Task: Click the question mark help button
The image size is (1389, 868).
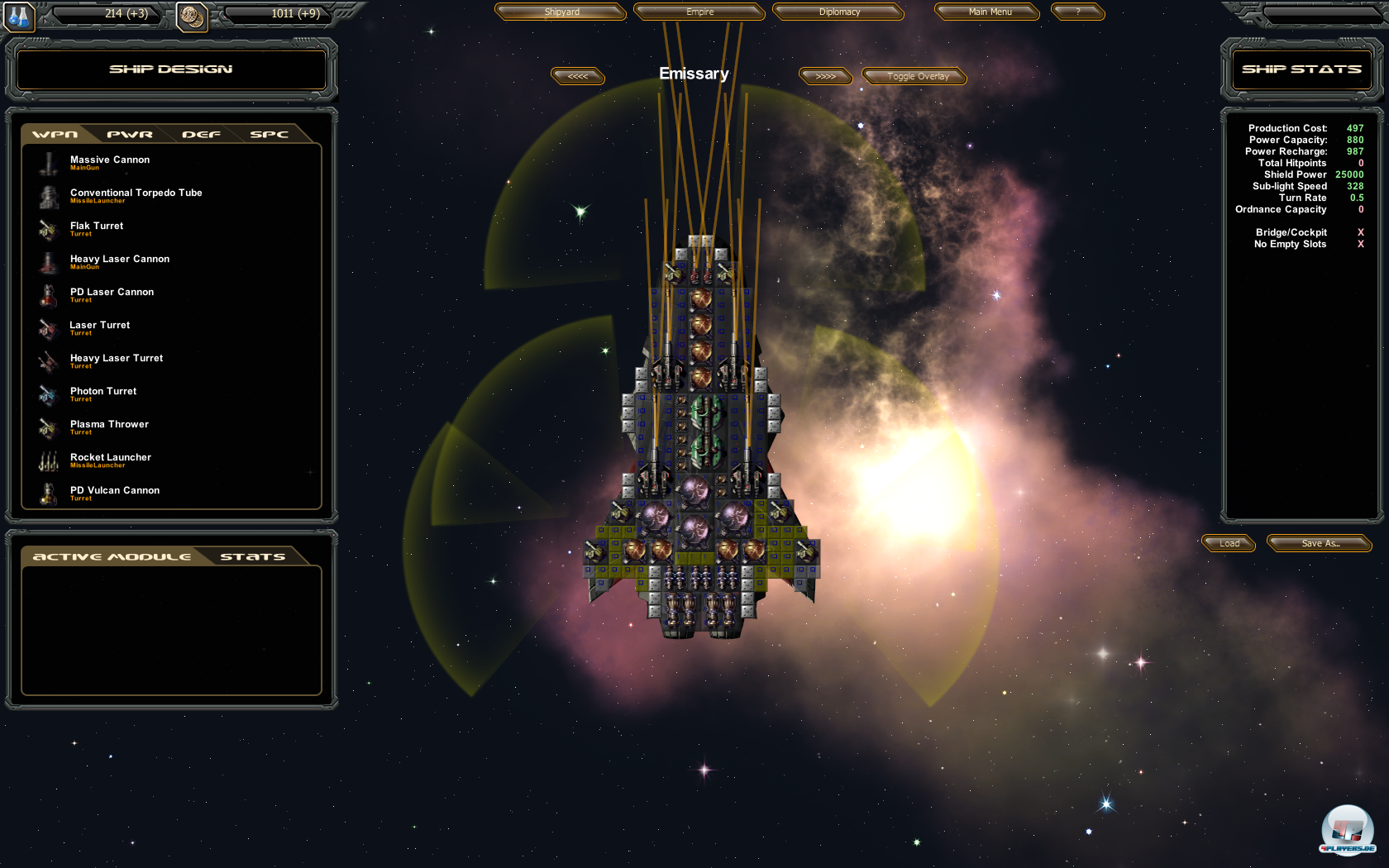Action: (1078, 12)
